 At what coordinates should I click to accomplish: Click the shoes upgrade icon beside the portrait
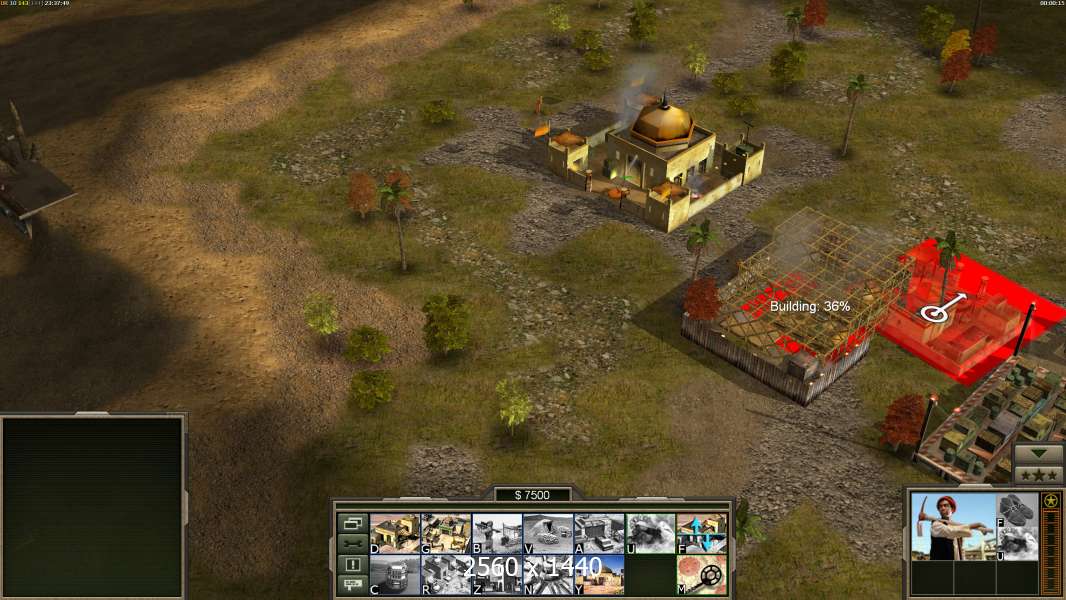(1018, 509)
